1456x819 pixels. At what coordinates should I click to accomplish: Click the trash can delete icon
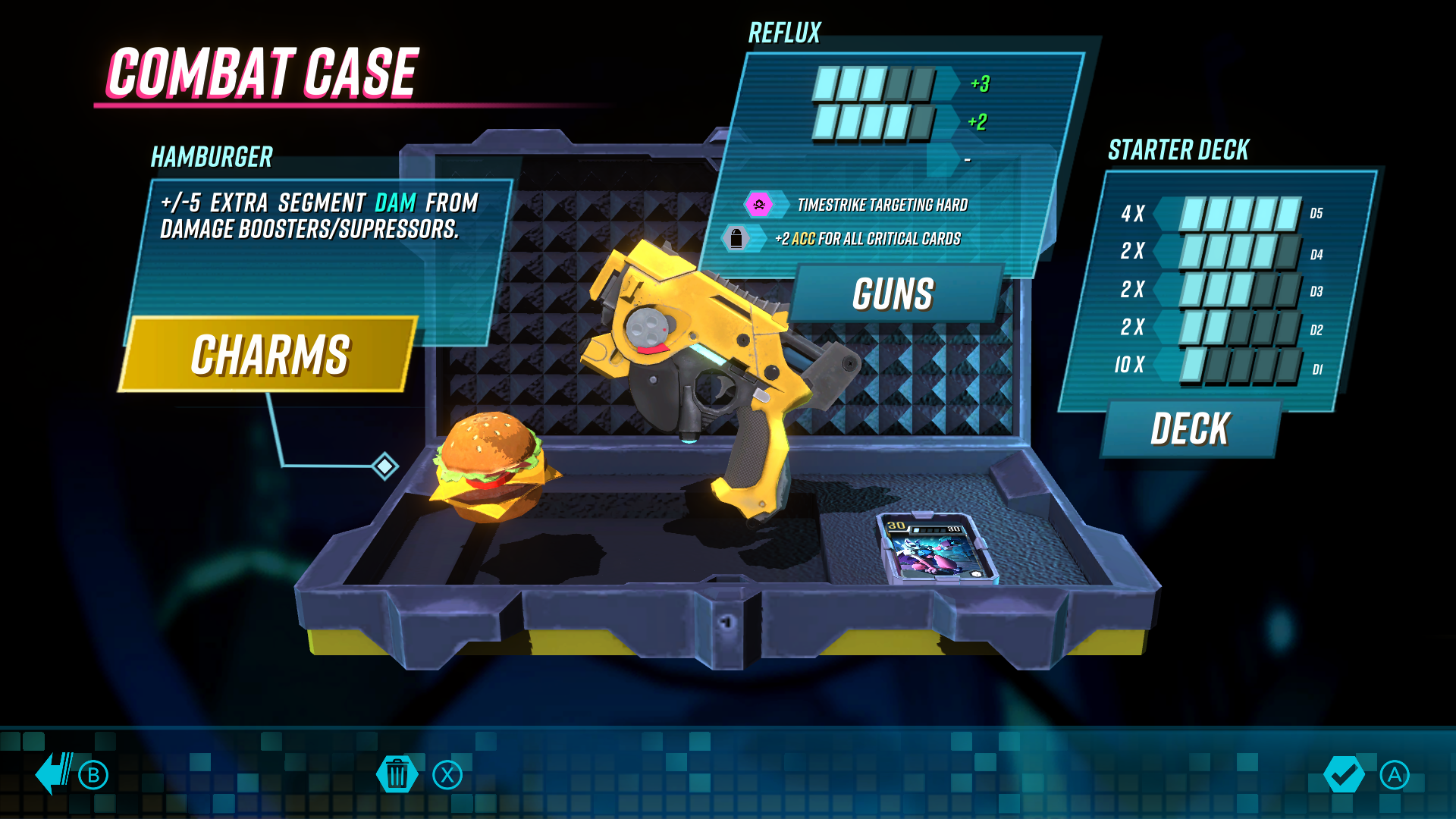[397, 774]
